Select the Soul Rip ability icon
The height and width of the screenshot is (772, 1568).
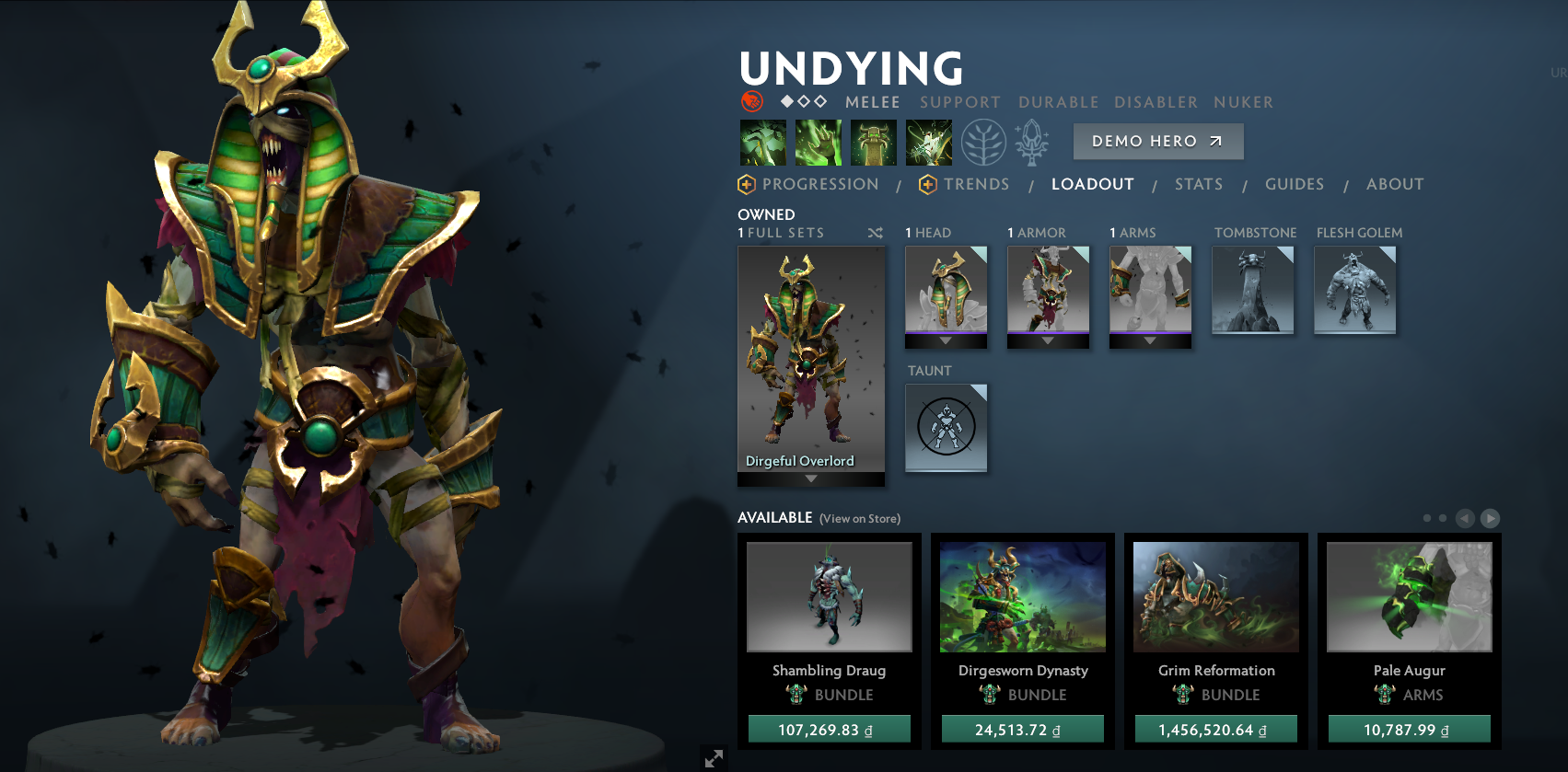pyautogui.click(x=818, y=141)
